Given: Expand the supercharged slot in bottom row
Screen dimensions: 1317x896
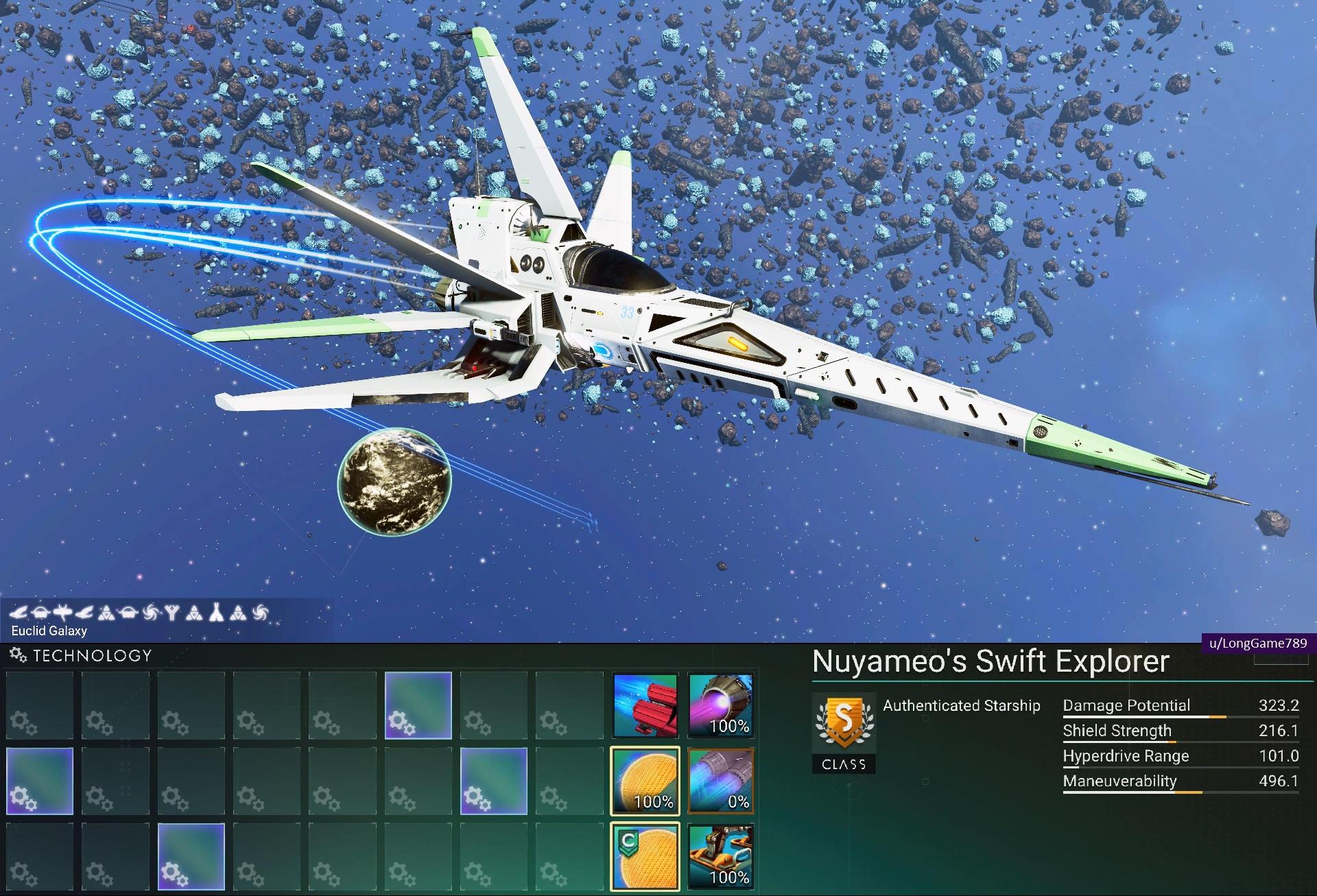Looking at the screenshot, I should (192, 856).
